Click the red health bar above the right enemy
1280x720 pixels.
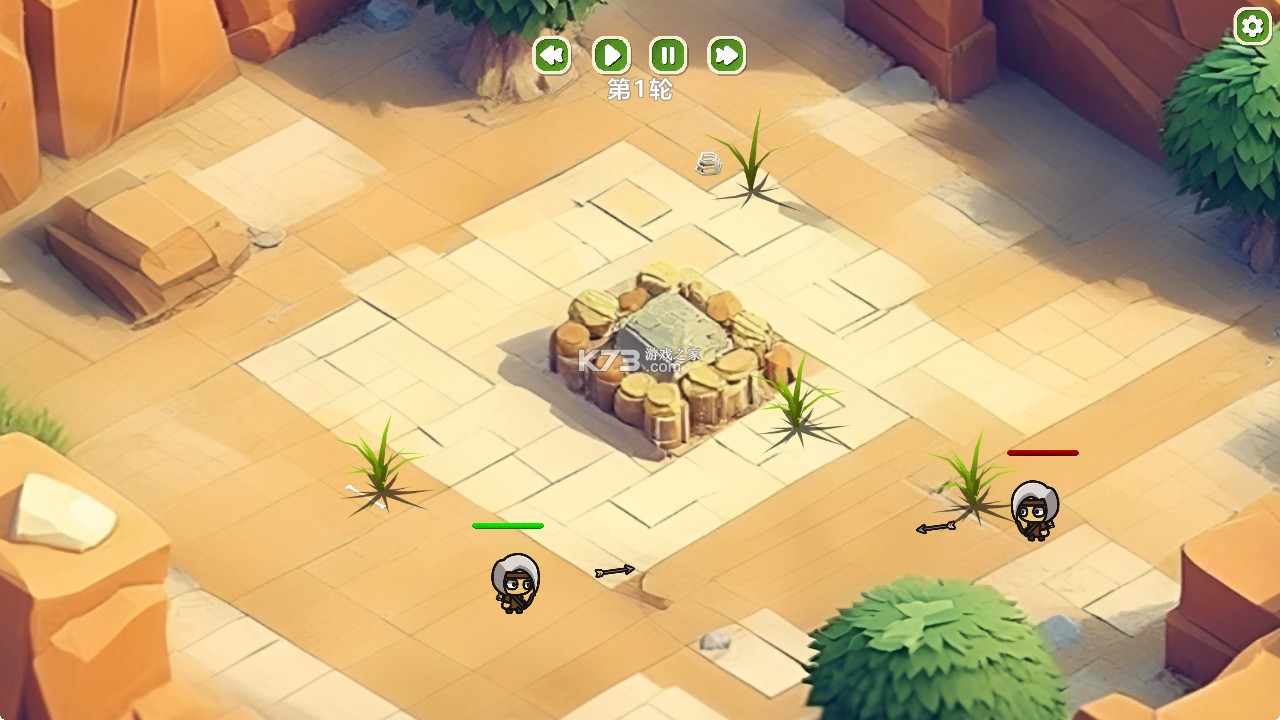coord(1042,453)
